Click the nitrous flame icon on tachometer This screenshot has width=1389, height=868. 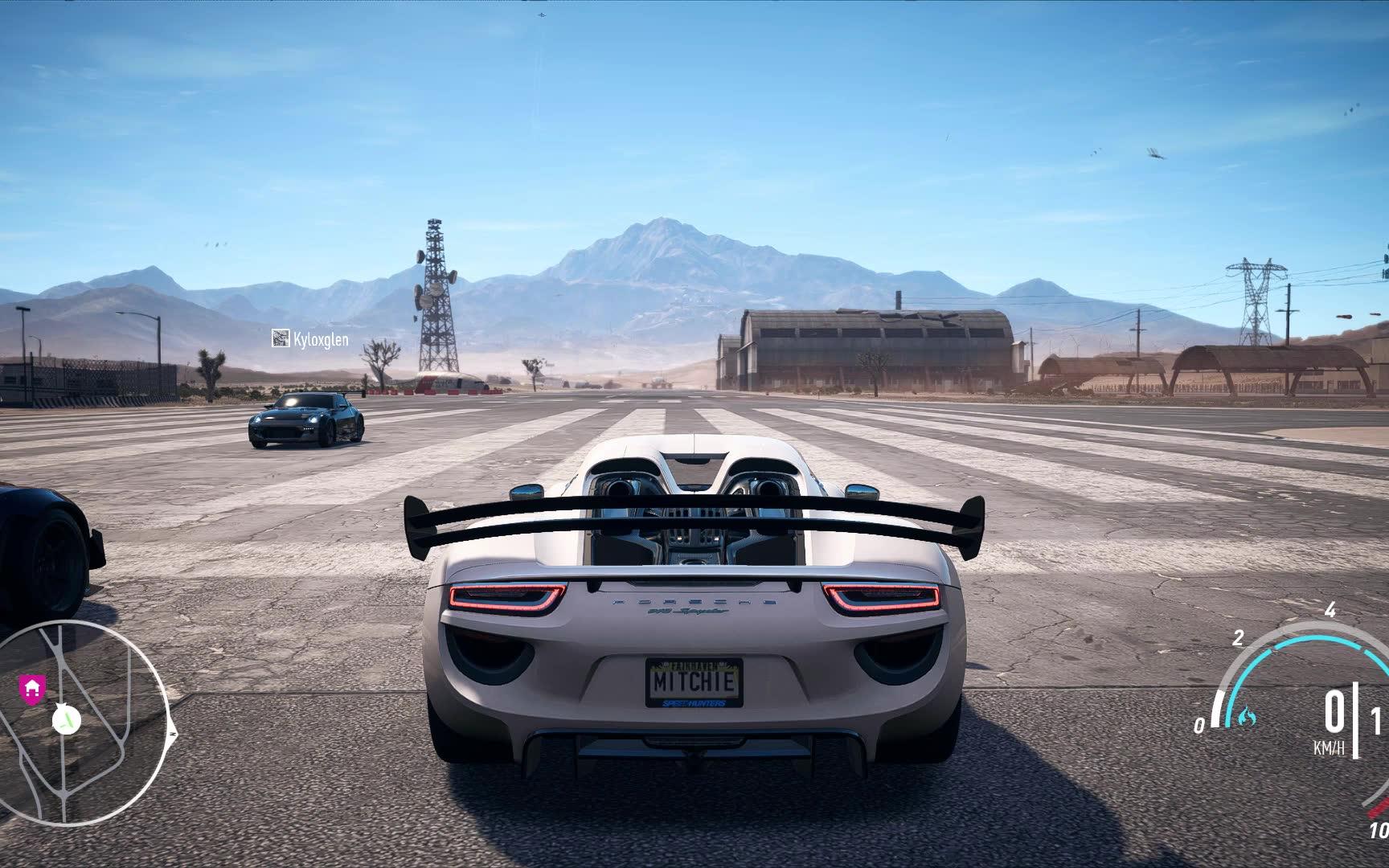coord(1245,714)
